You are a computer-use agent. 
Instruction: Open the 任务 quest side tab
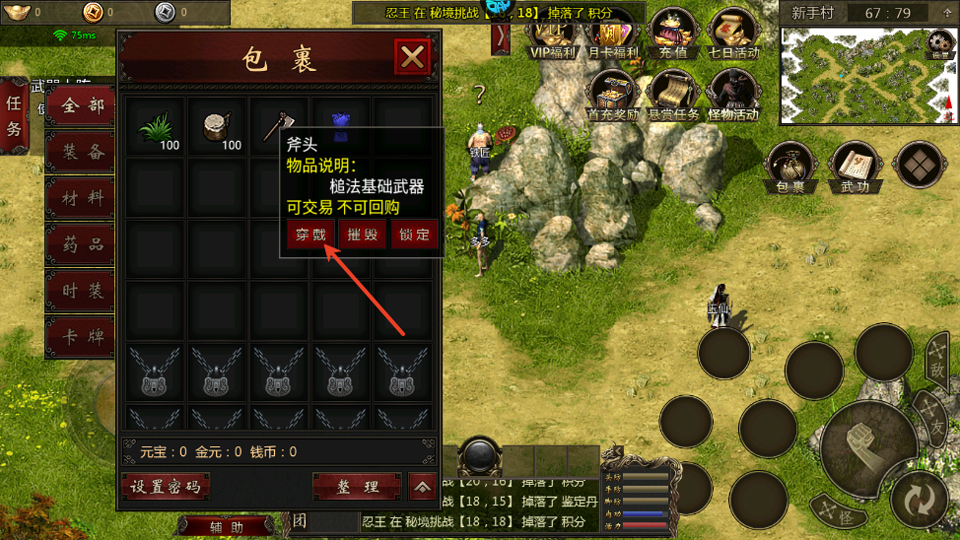point(14,116)
